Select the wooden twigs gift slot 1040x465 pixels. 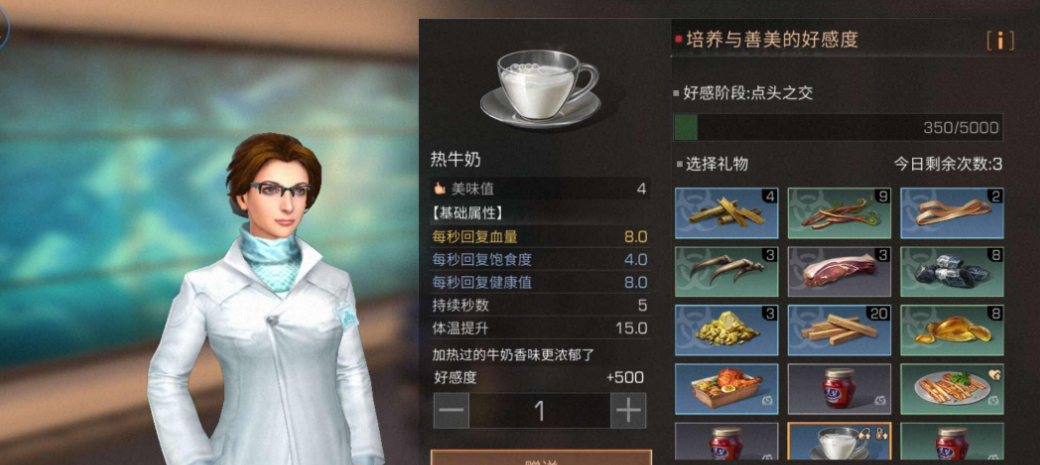click(x=726, y=212)
